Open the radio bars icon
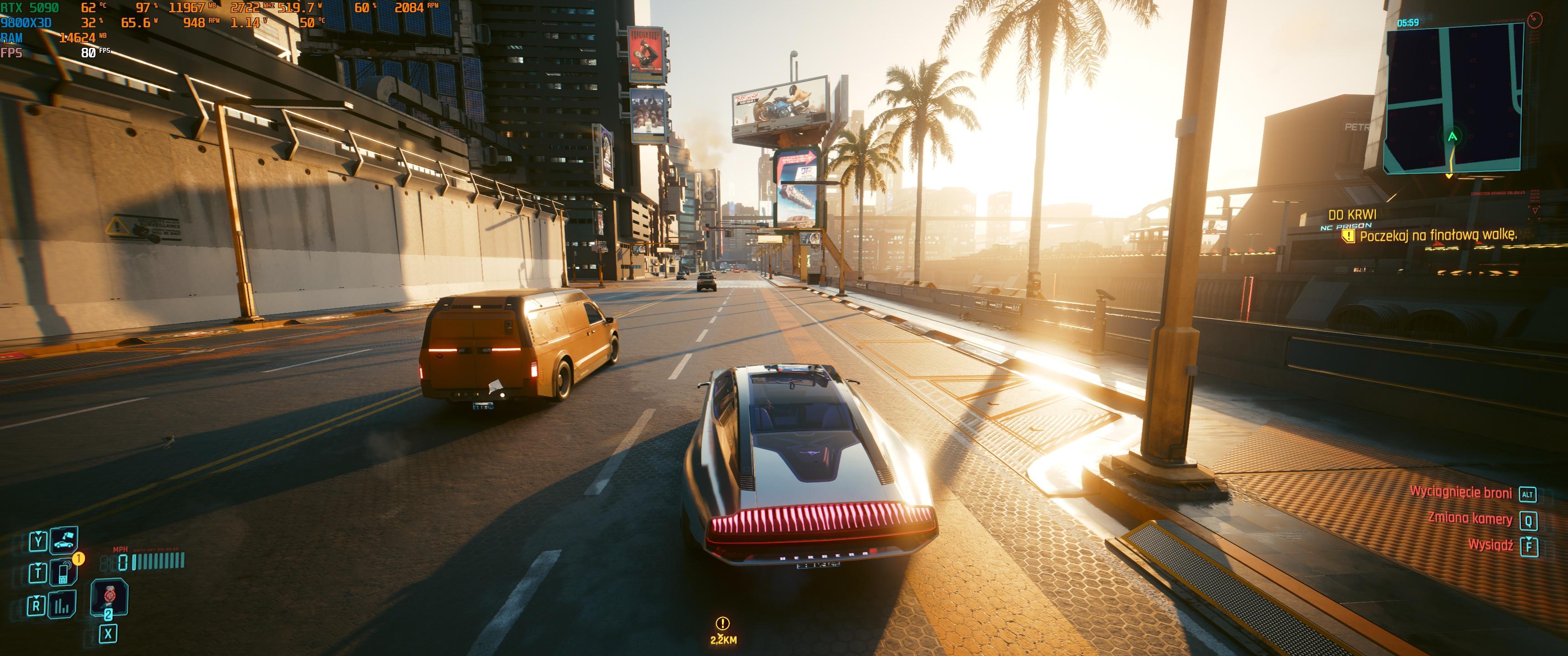1568x656 pixels. [x=62, y=605]
